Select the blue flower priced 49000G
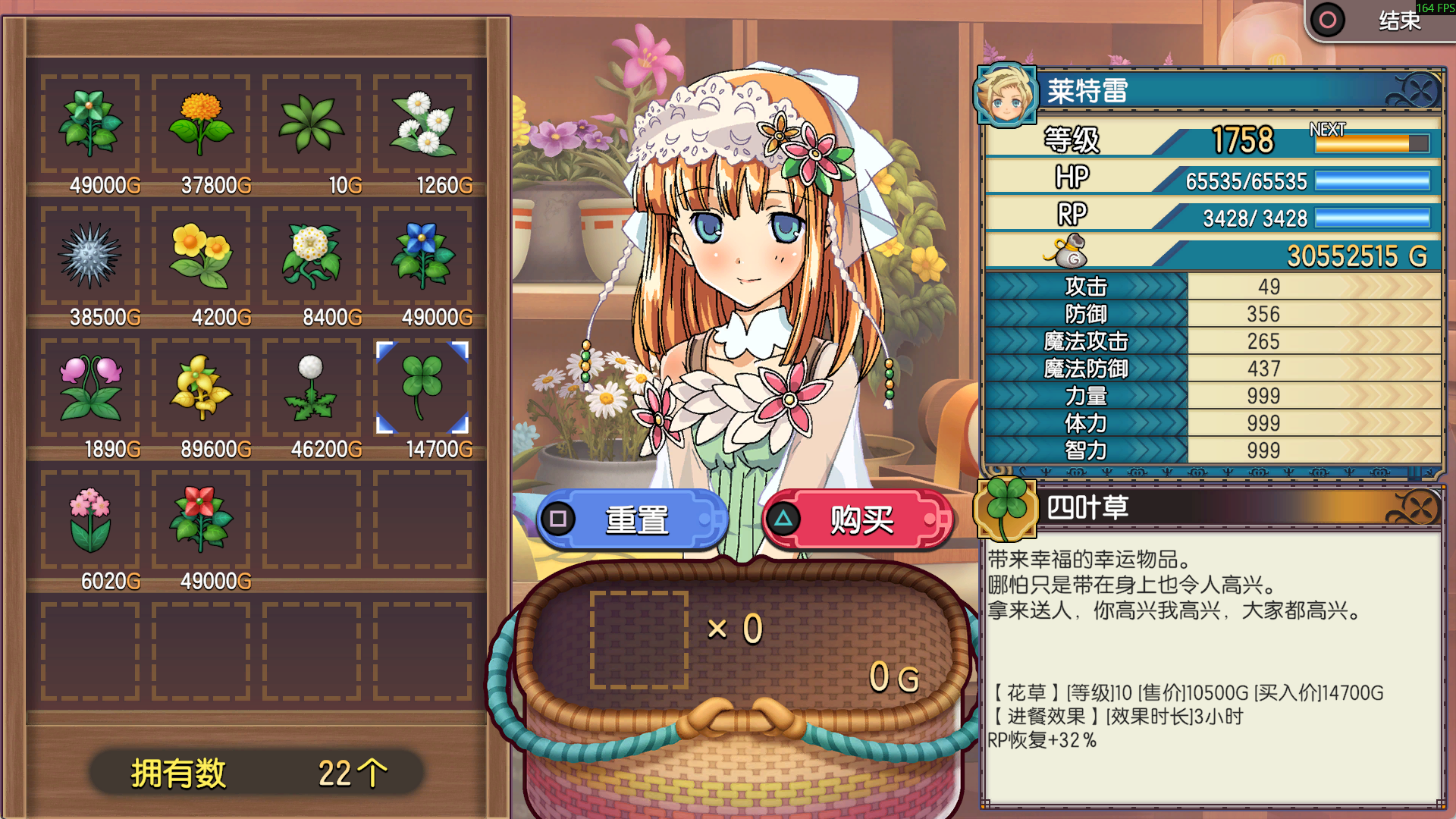This screenshot has width=1456, height=819. point(422,256)
